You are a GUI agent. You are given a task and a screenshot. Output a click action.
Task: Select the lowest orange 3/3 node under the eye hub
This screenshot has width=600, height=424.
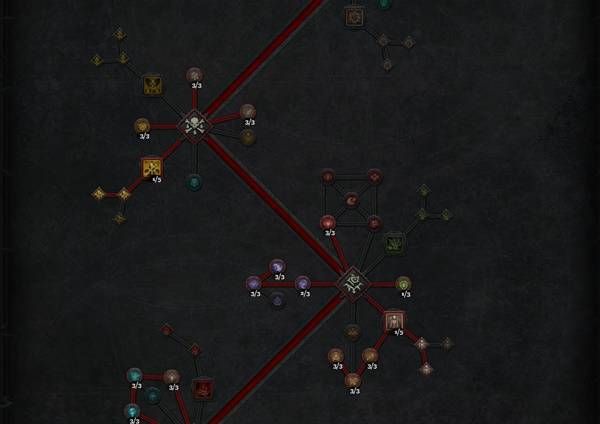click(x=352, y=379)
